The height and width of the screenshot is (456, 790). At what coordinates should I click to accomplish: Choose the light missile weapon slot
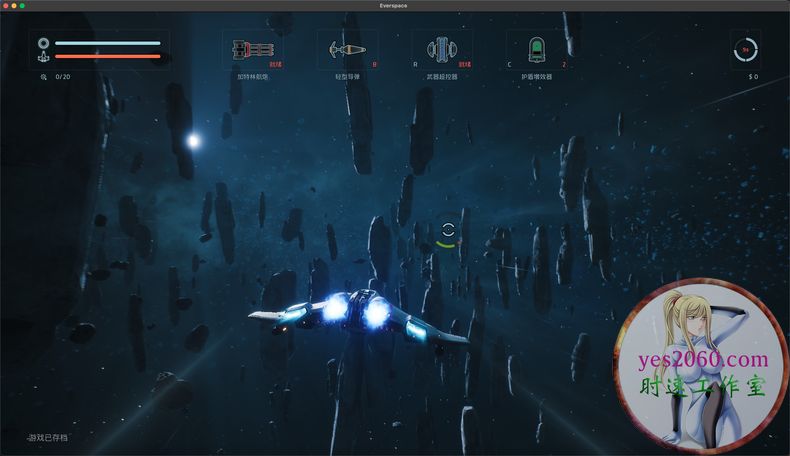coord(346,49)
